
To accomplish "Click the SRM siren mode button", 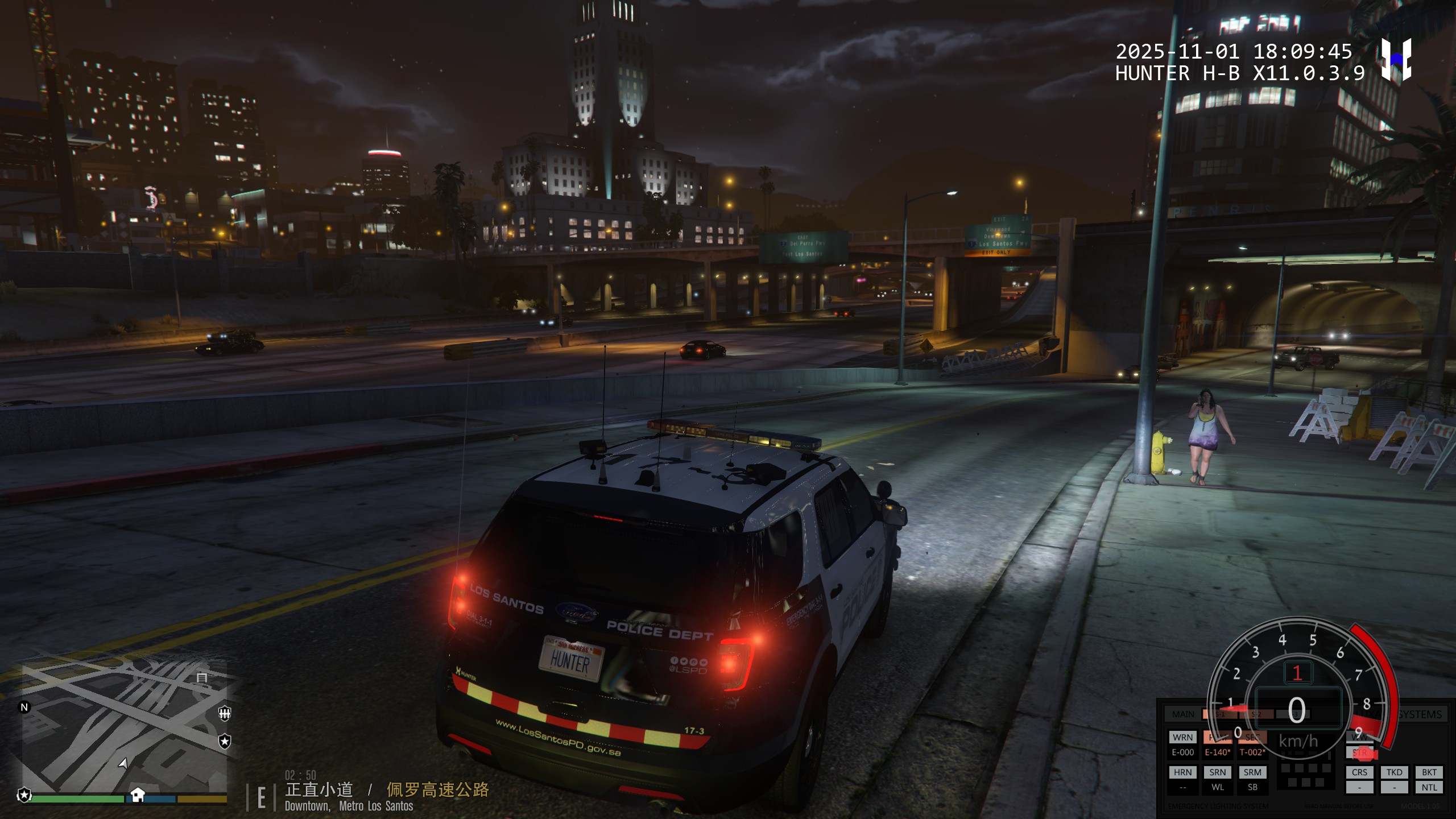I will pos(1252,772).
